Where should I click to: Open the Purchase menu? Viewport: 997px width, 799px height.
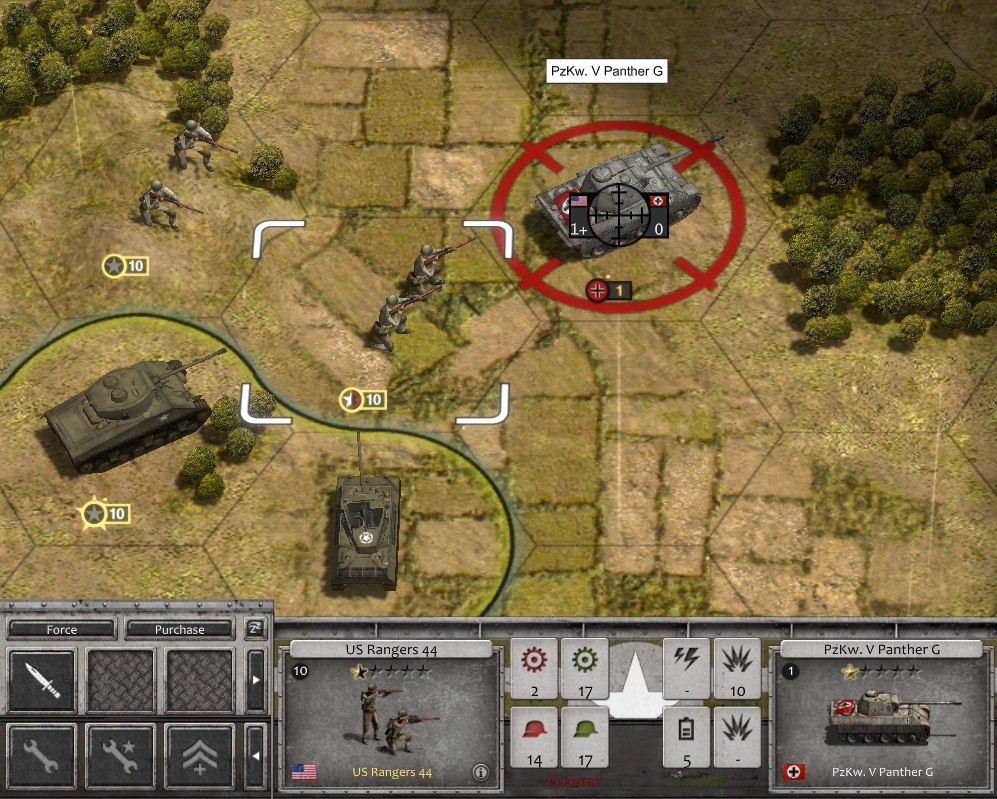click(x=179, y=630)
